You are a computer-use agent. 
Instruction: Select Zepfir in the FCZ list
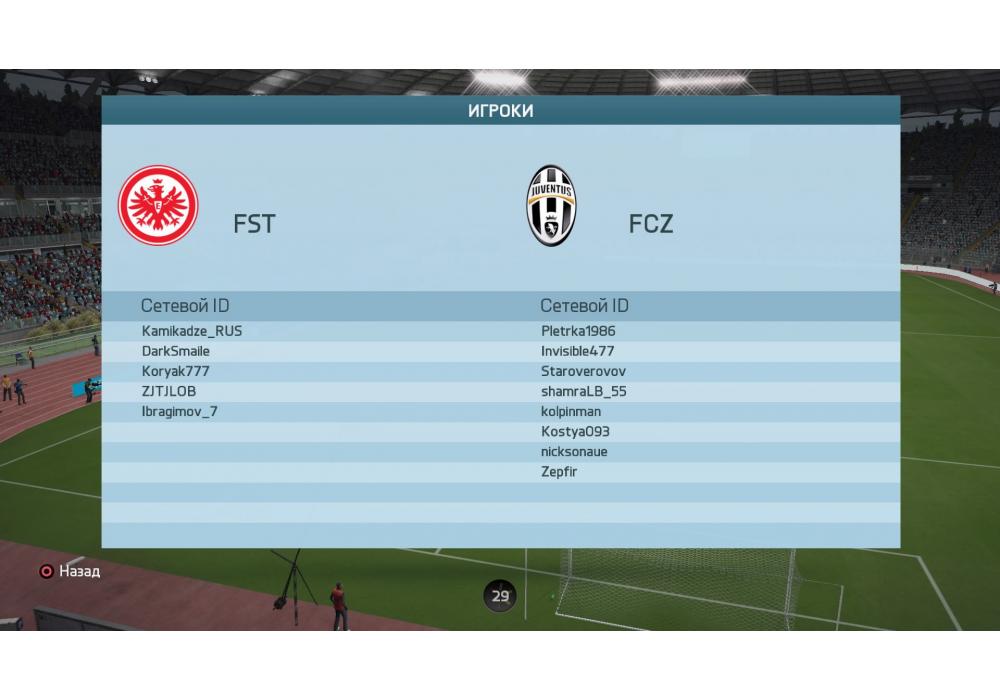pos(559,471)
